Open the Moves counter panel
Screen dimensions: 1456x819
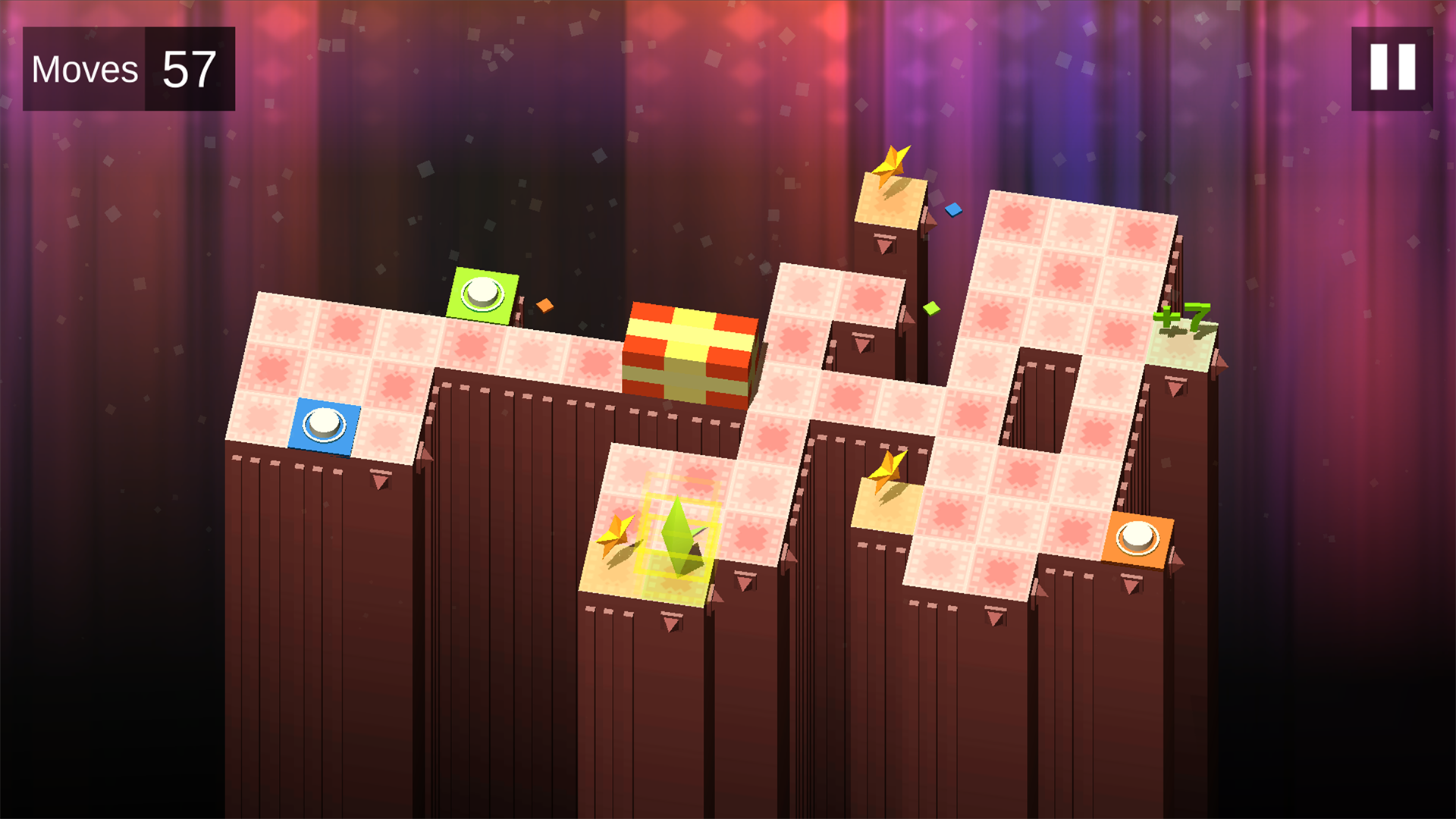85,69
